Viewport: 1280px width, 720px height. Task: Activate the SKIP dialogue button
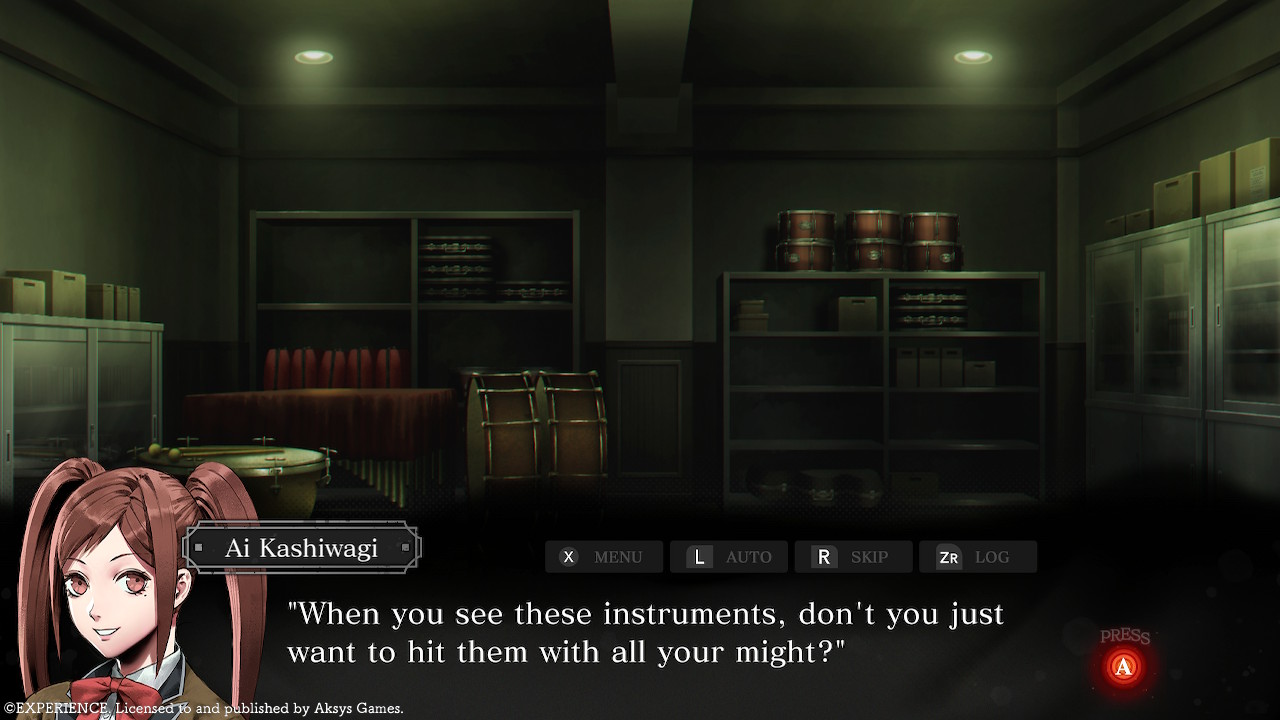coord(853,557)
